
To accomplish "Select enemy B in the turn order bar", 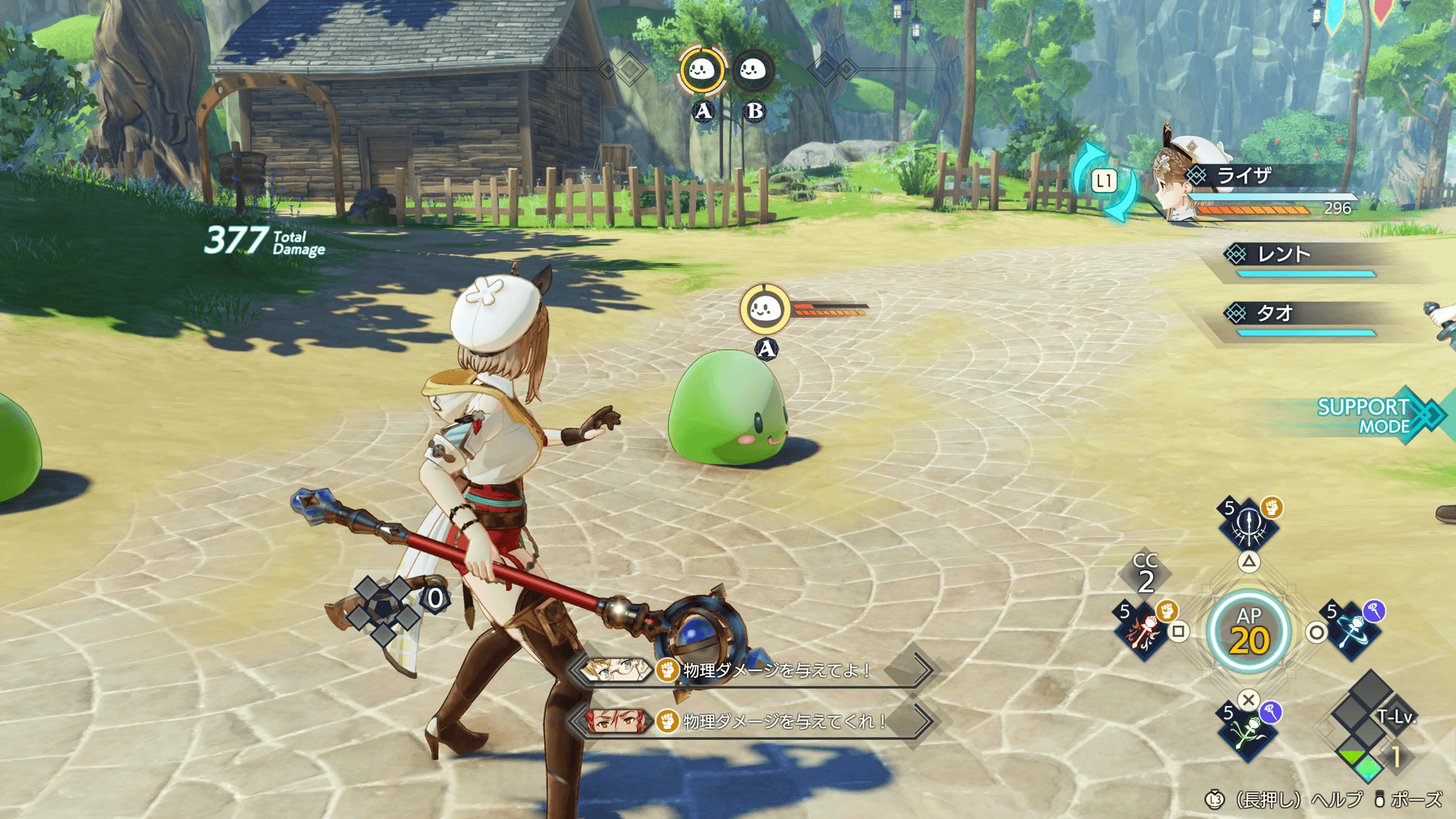I will (x=753, y=71).
